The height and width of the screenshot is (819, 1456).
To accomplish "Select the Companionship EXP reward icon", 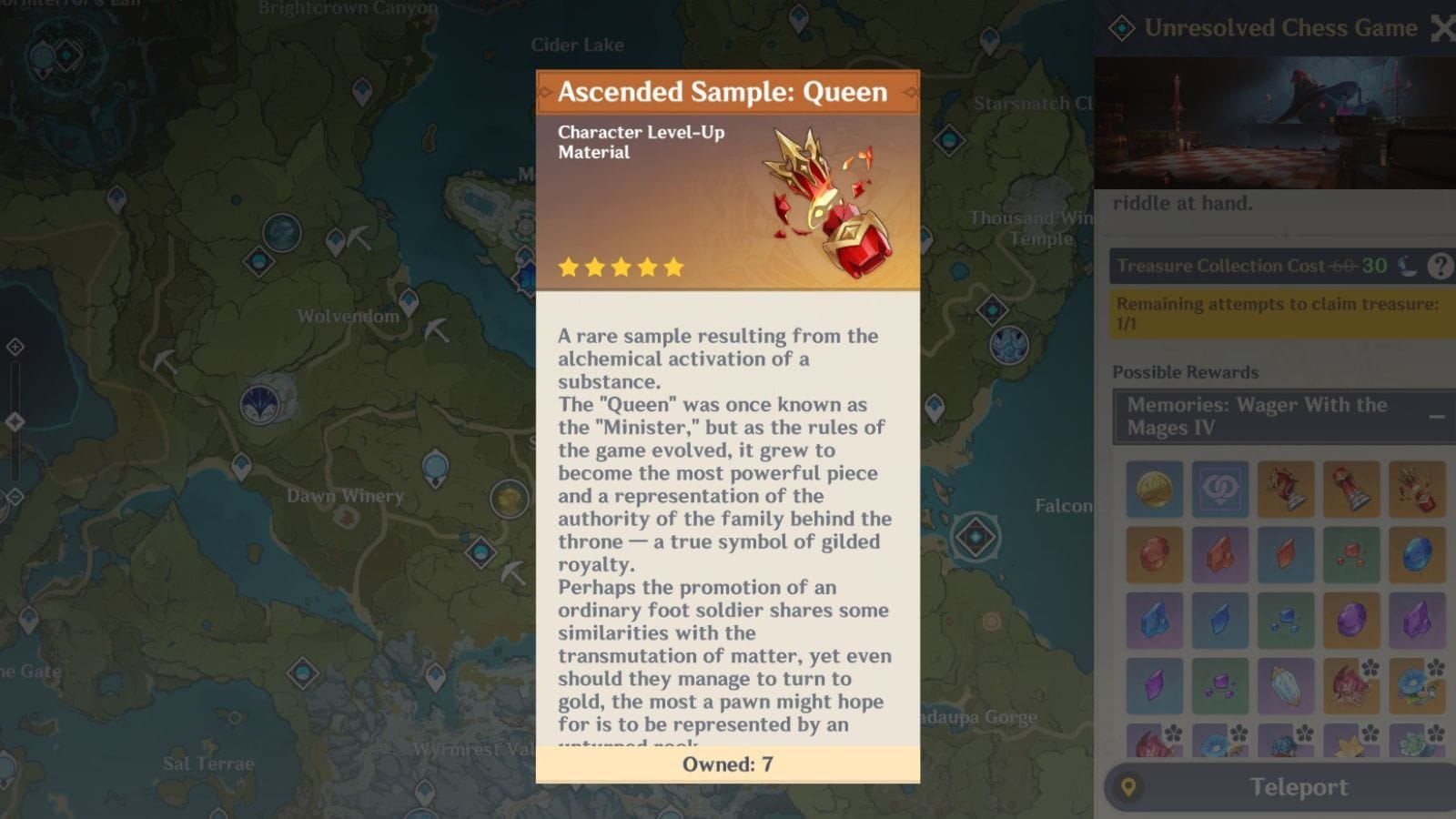I will click(1220, 488).
